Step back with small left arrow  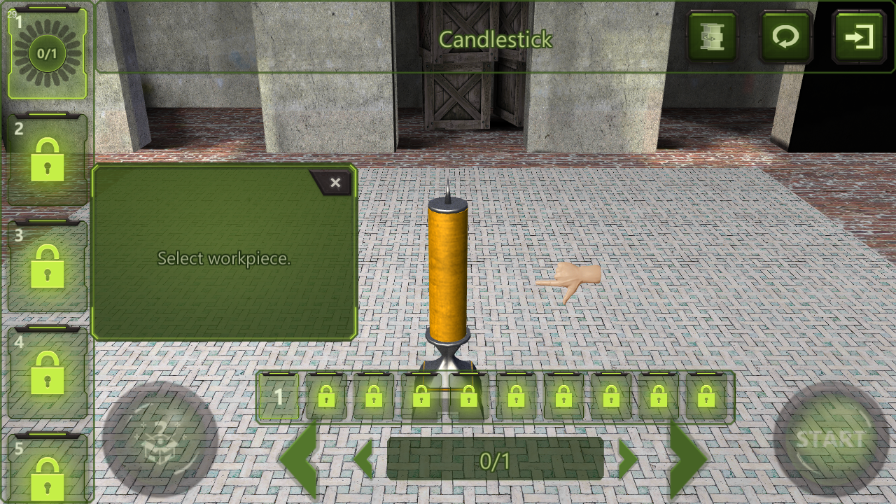[365, 459]
